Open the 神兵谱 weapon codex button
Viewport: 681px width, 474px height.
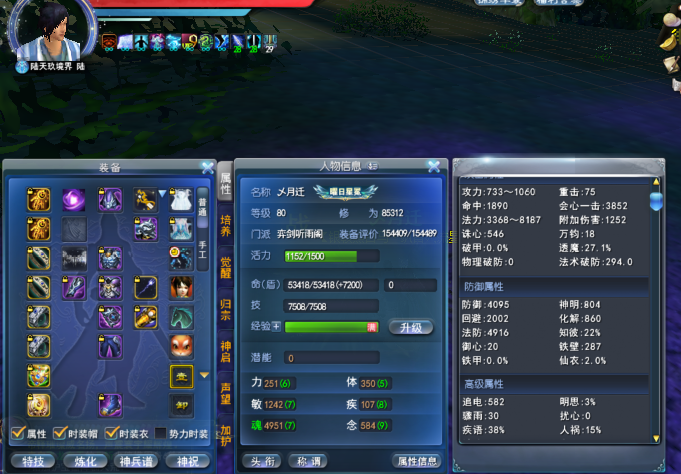137,461
